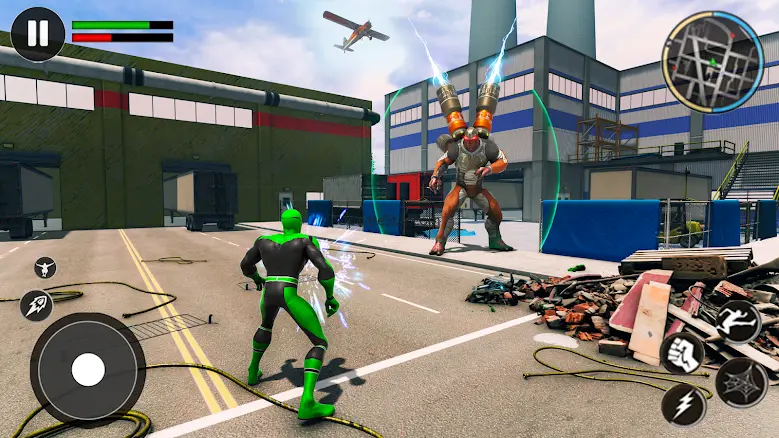Image resolution: width=779 pixels, height=438 pixels.
Task: Use the fist punch attack
Action: coord(682,354)
